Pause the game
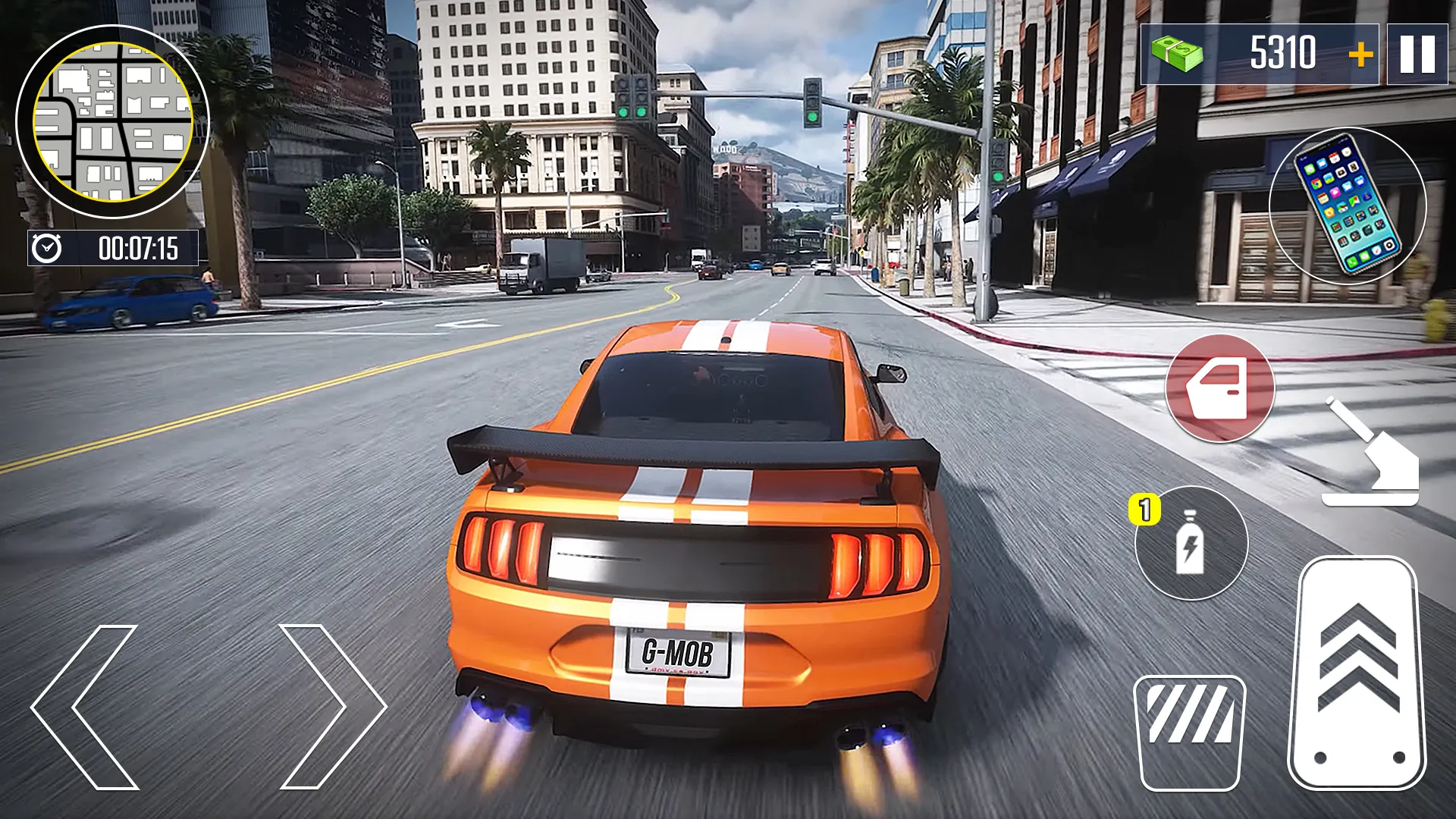Image resolution: width=1456 pixels, height=819 pixels. 1417,55
